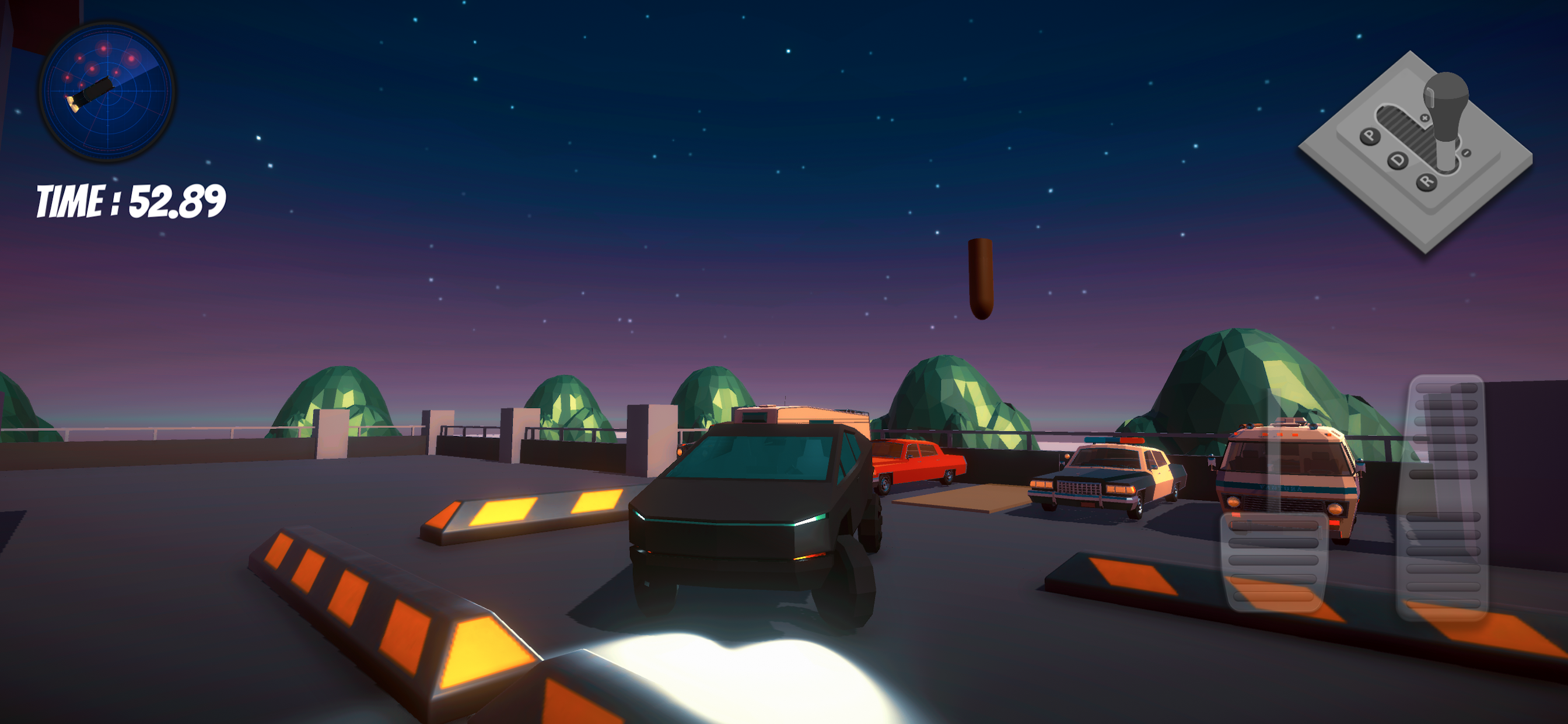Tap the + upshift marker on the shifter panel
Image resolution: width=1568 pixels, height=724 pixels.
(1425, 119)
